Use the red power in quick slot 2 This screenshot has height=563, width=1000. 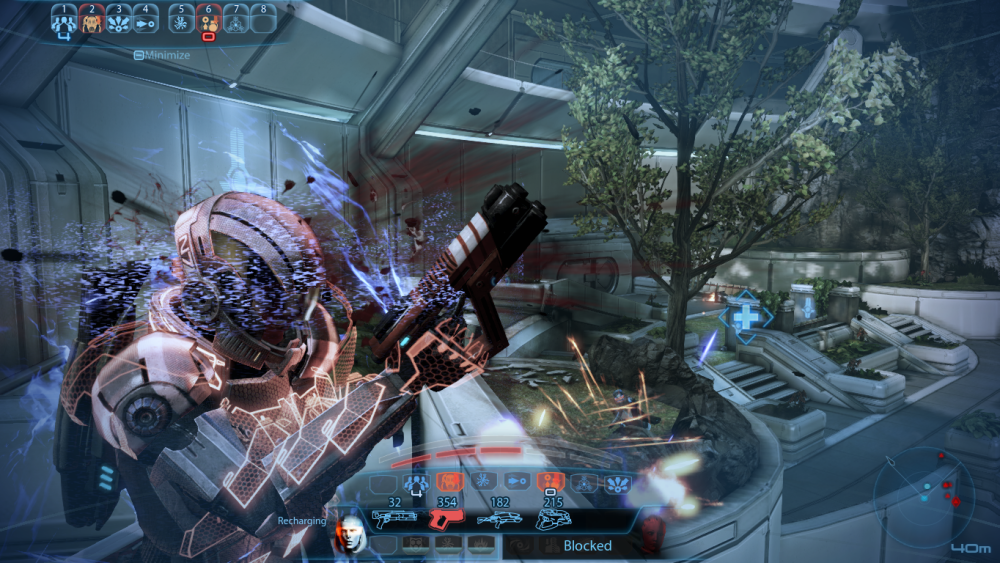point(92,19)
